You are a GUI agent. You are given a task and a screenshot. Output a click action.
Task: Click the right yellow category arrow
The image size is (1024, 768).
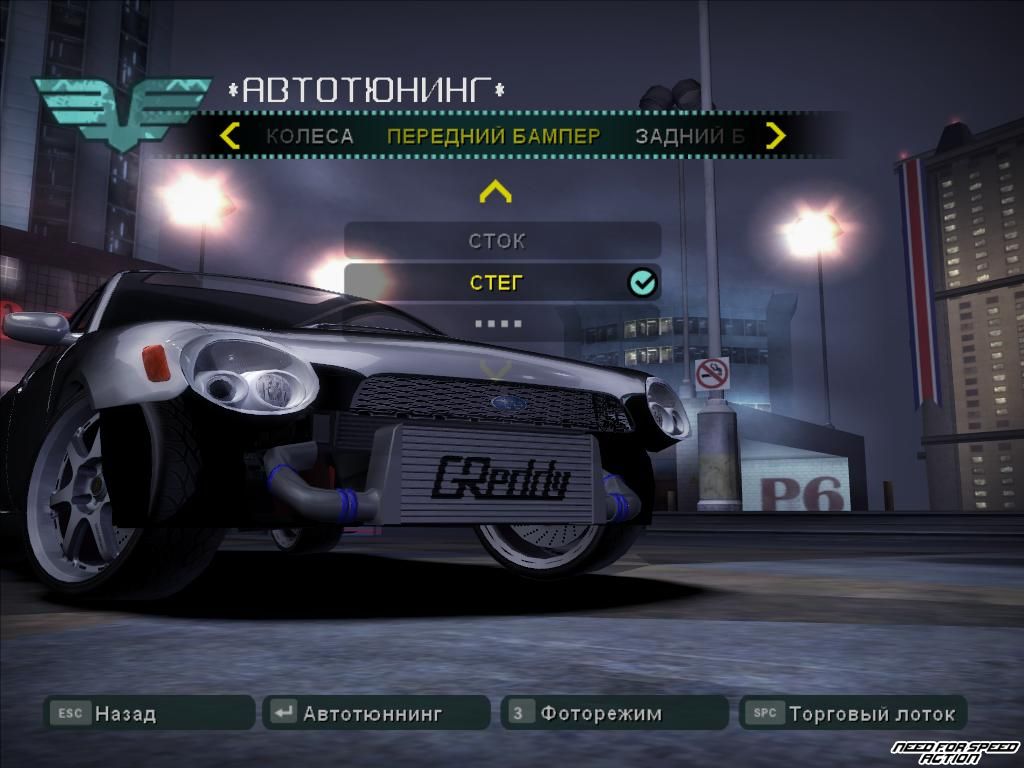776,136
